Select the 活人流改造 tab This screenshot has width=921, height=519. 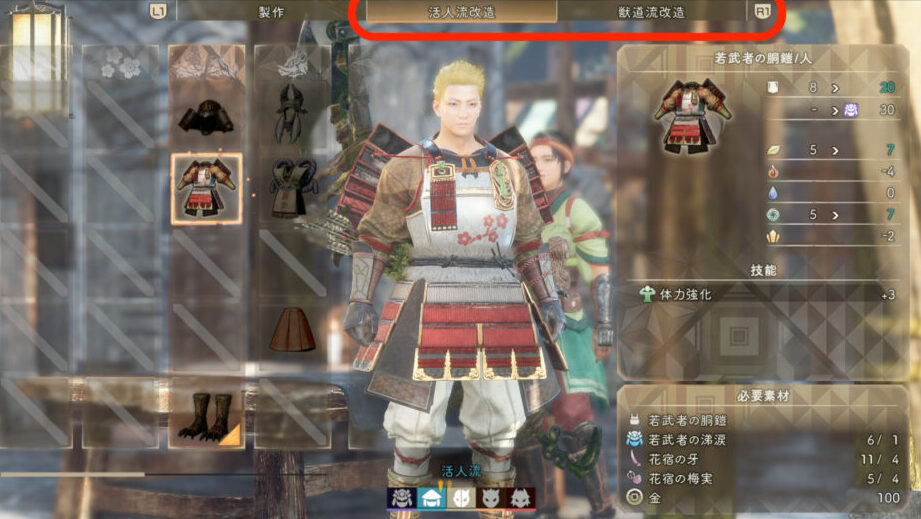pyautogui.click(x=461, y=12)
